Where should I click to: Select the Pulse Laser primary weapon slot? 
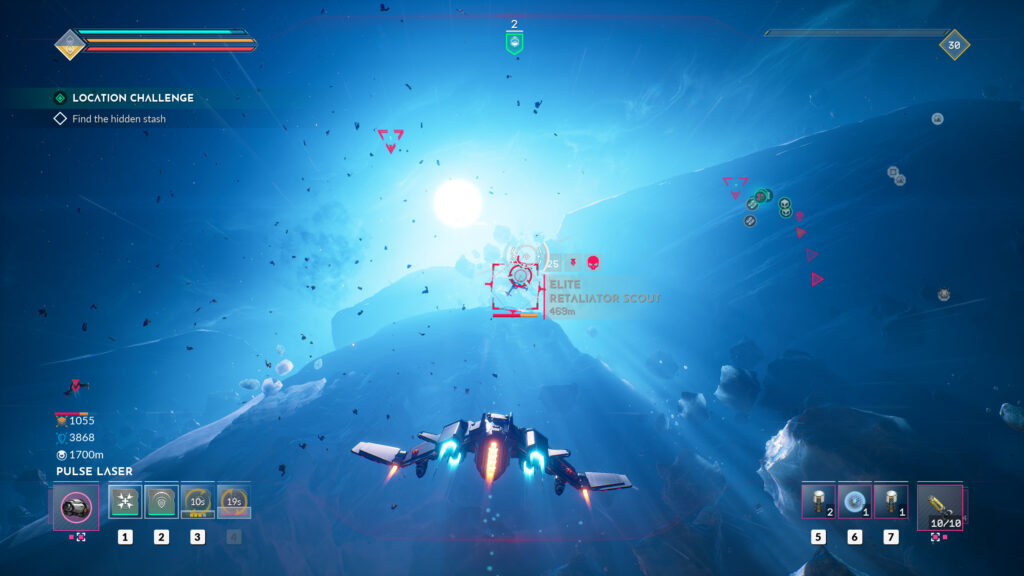pyautogui.click(x=76, y=505)
